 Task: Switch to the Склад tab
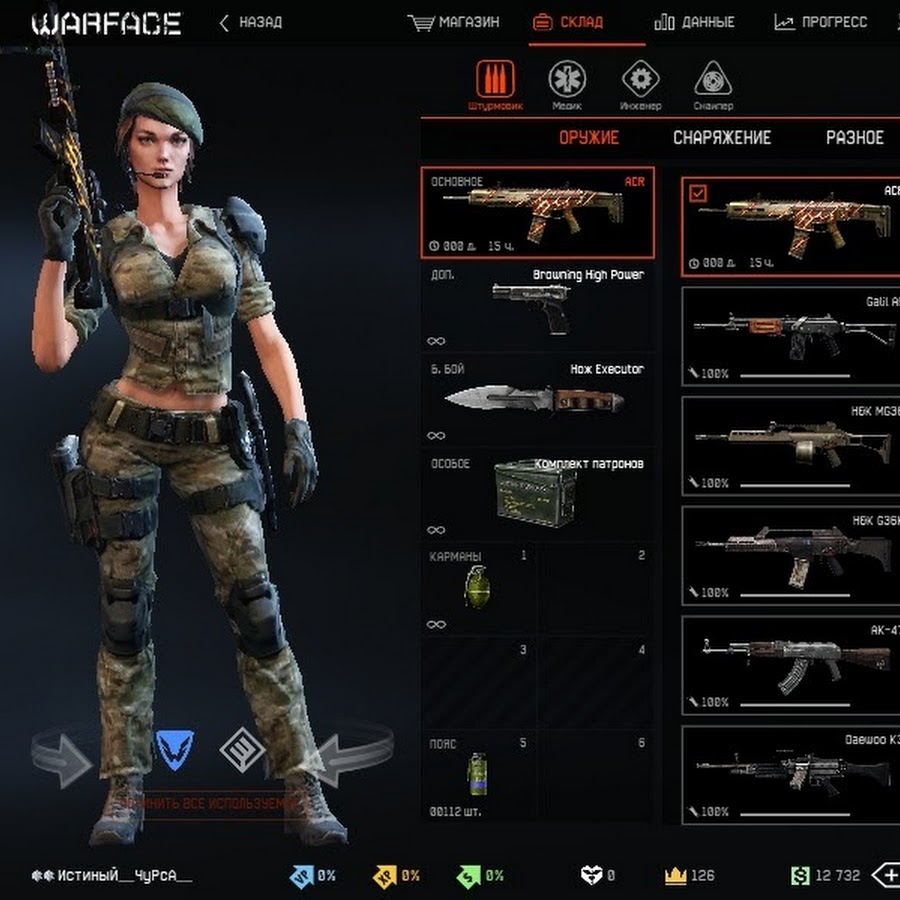(586, 22)
